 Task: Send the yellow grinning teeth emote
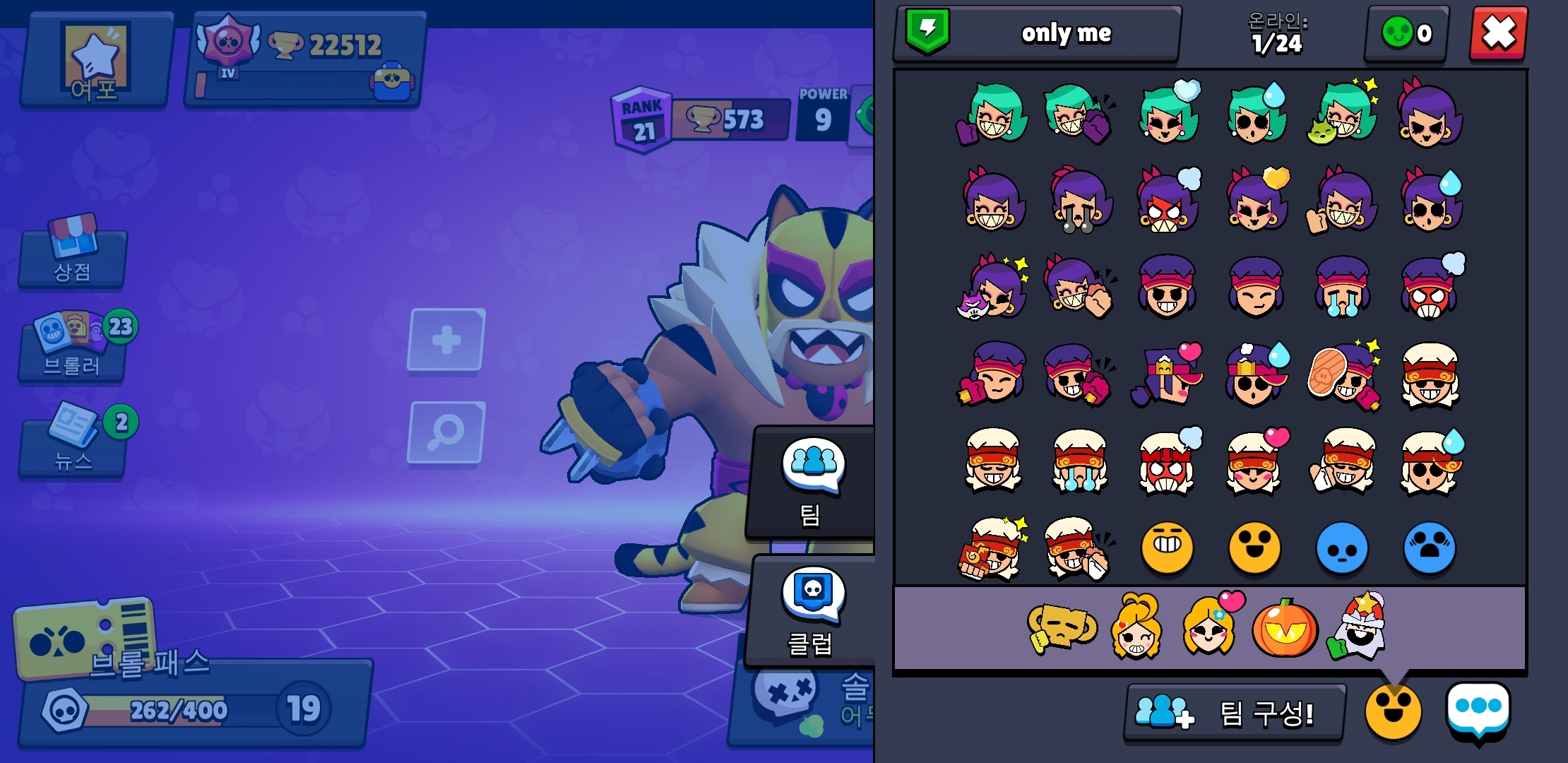1167,548
